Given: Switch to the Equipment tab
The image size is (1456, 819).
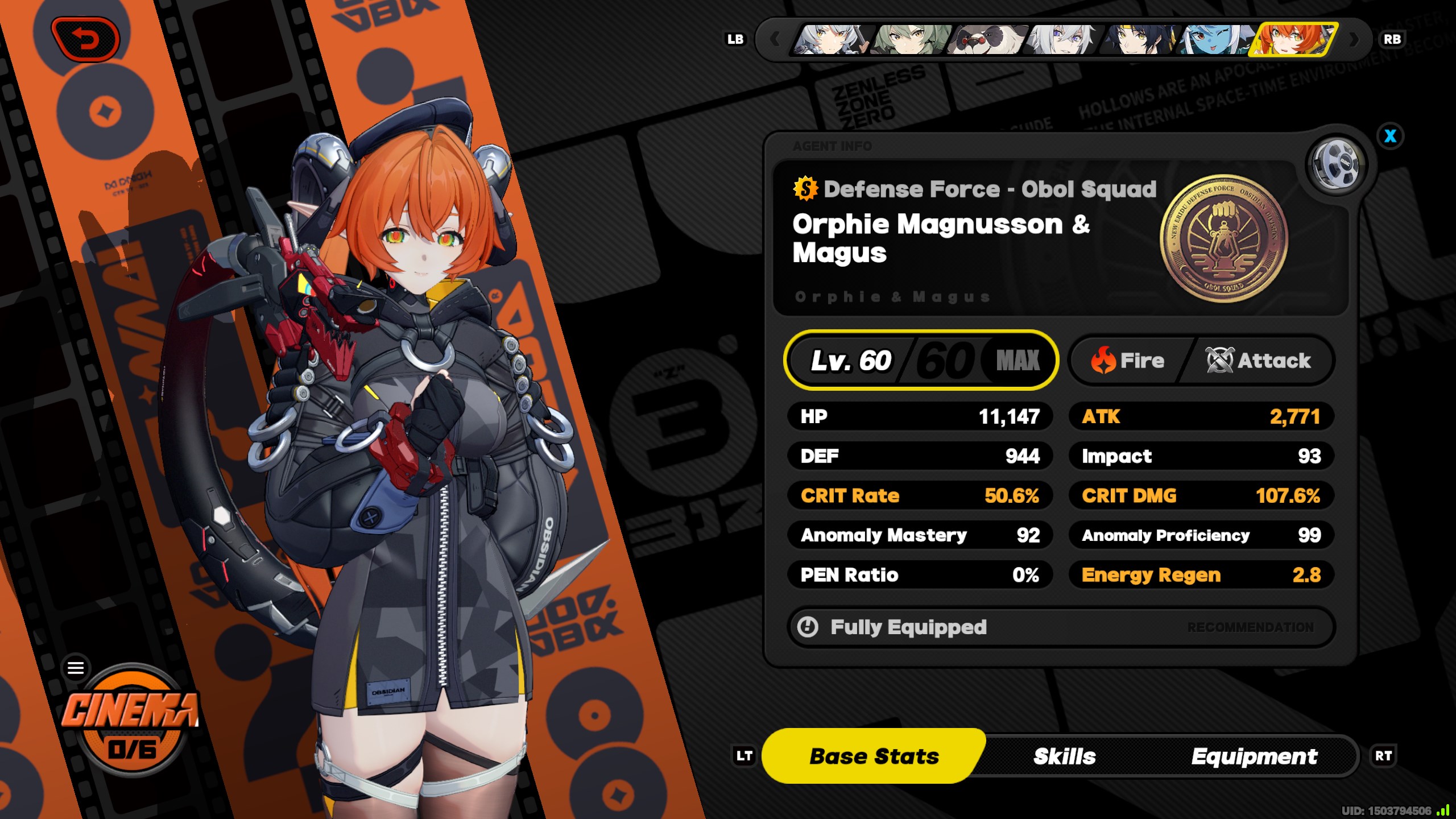Looking at the screenshot, I should (1254, 756).
